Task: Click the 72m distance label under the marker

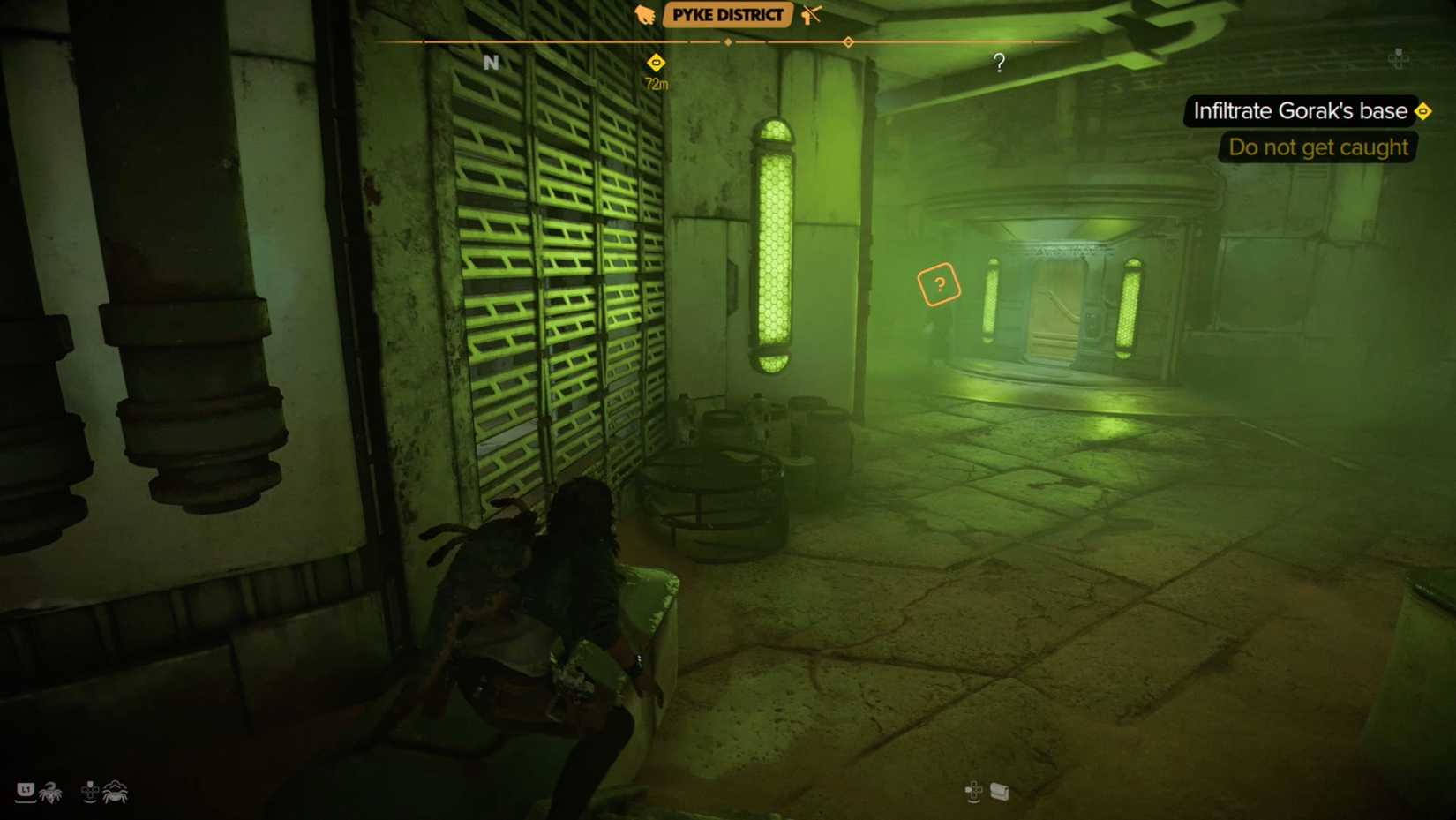Action: (x=656, y=83)
